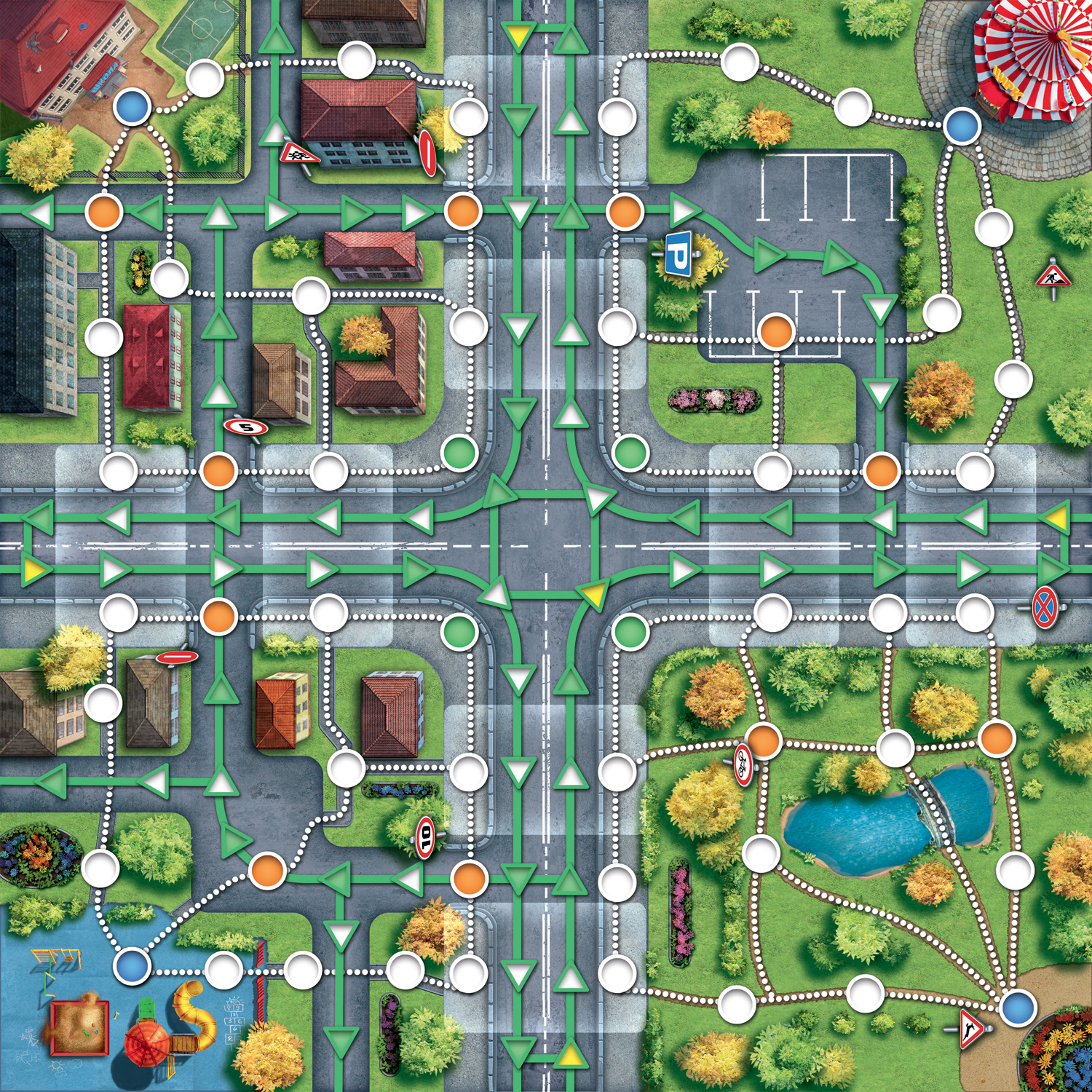
Task: Choose the orange space beside the no-bicycles sign
Action: coord(764,741)
